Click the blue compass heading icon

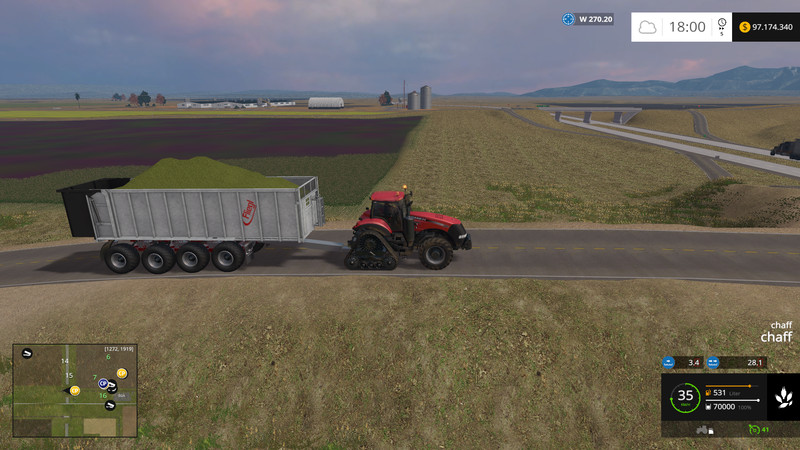click(569, 19)
